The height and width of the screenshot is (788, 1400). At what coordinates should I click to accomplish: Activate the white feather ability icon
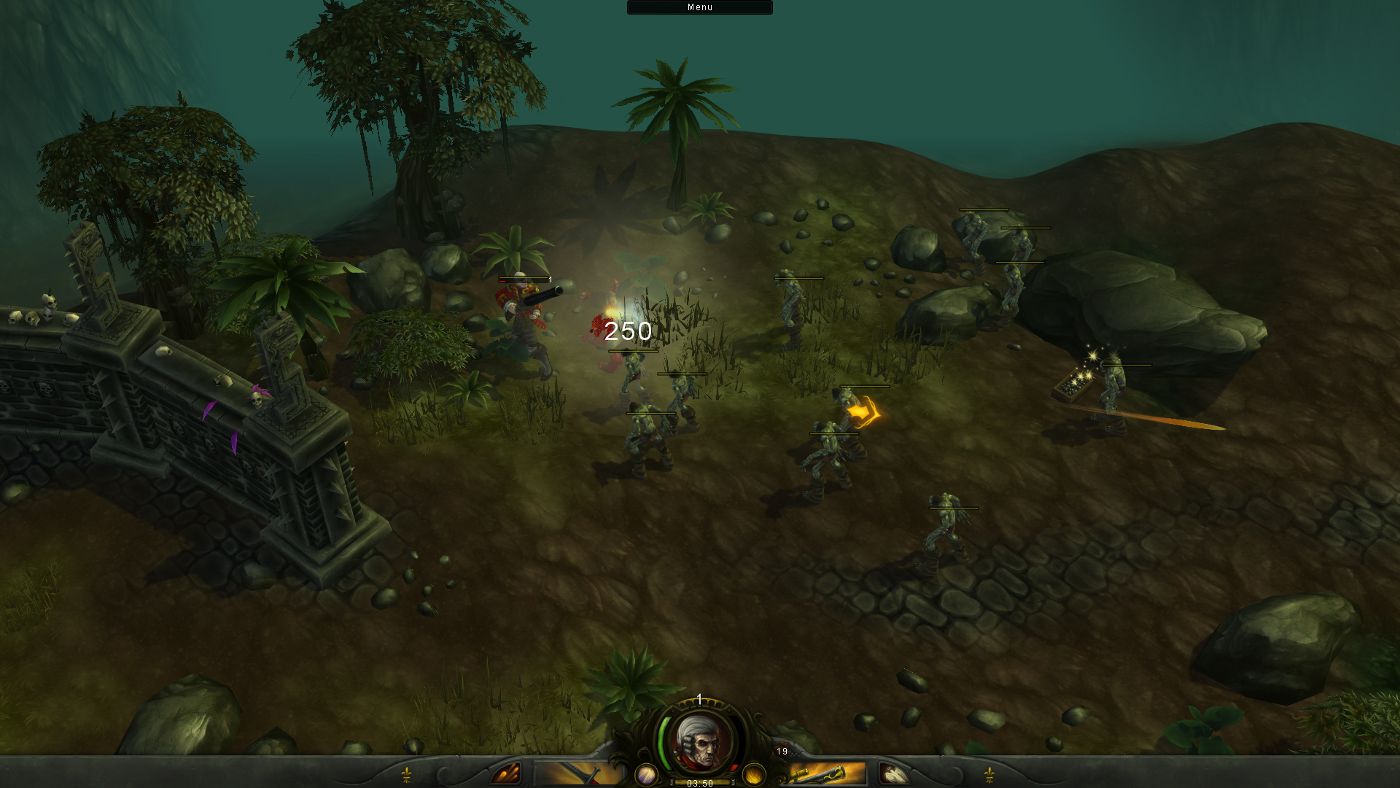(893, 773)
